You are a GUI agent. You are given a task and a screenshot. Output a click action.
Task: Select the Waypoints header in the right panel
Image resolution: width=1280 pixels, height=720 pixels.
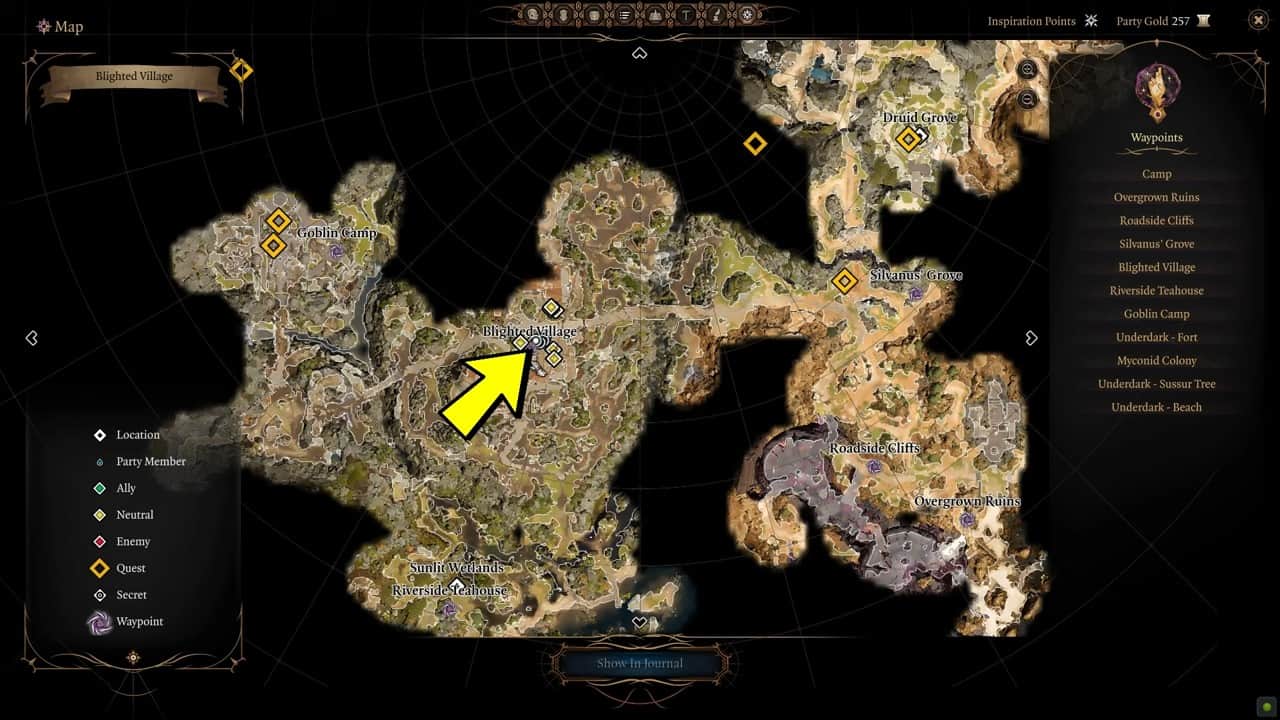pos(1156,137)
